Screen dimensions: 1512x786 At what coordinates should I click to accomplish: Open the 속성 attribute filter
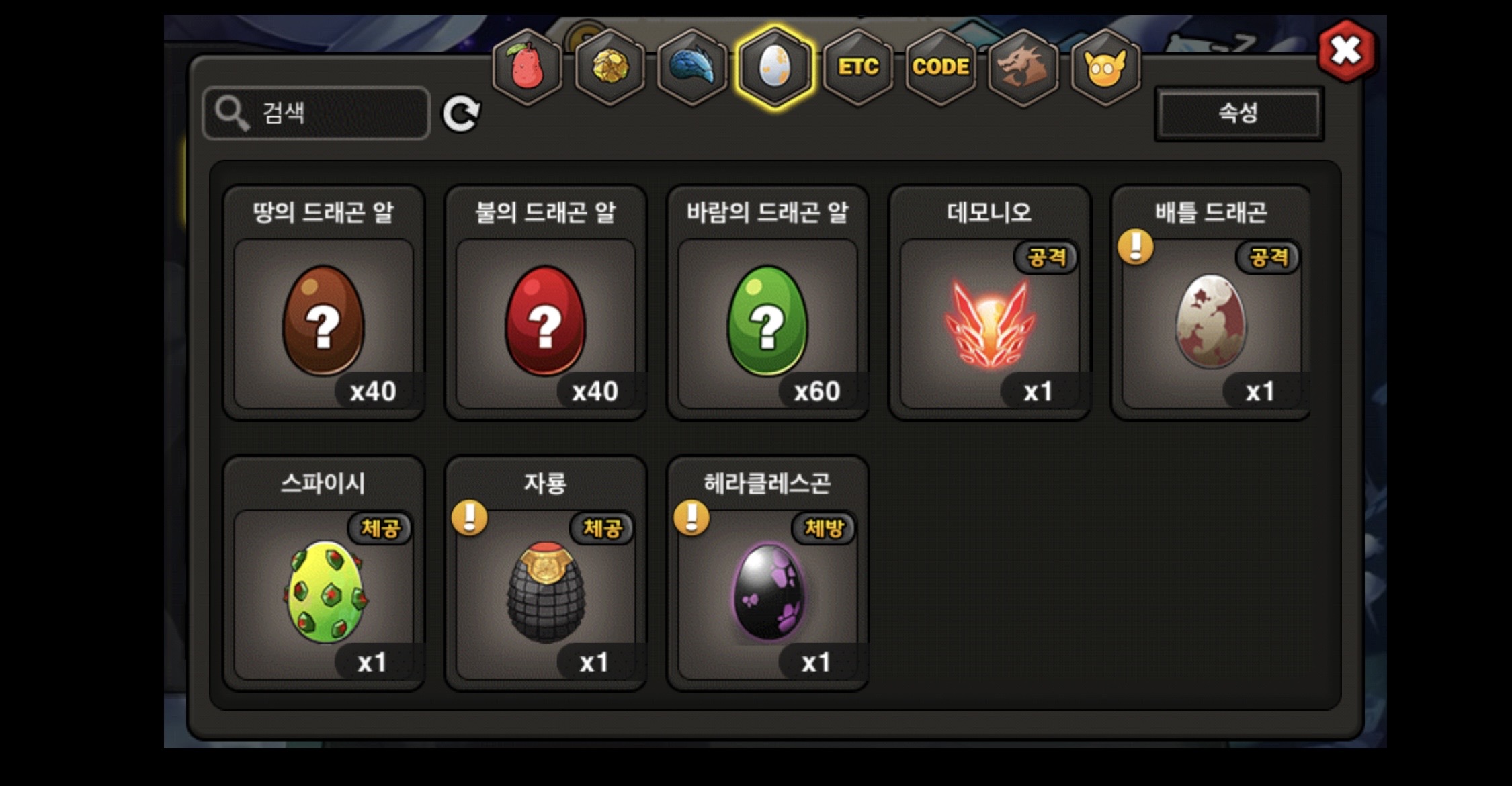click(1238, 113)
